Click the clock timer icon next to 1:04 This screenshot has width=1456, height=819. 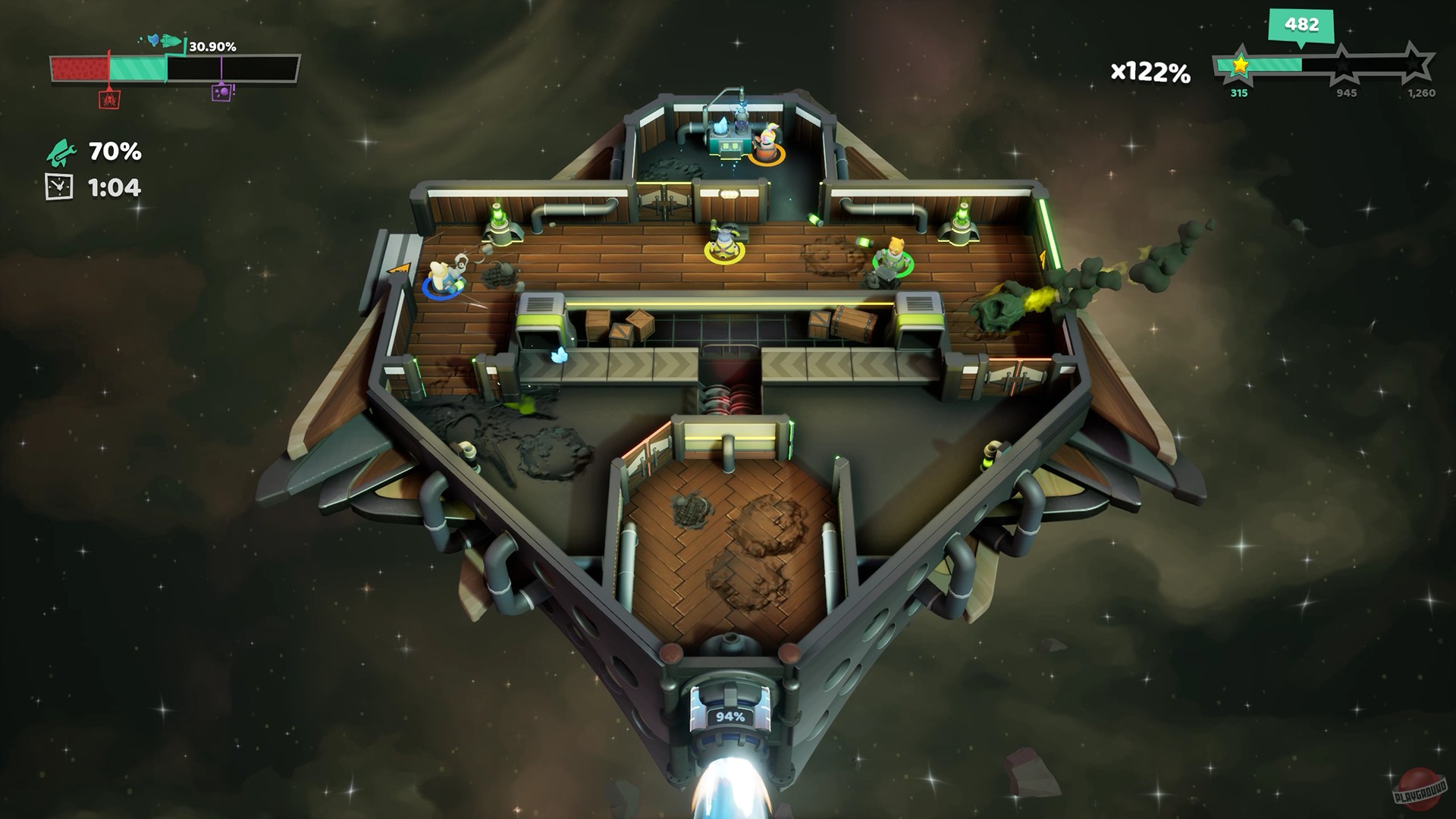[58, 186]
